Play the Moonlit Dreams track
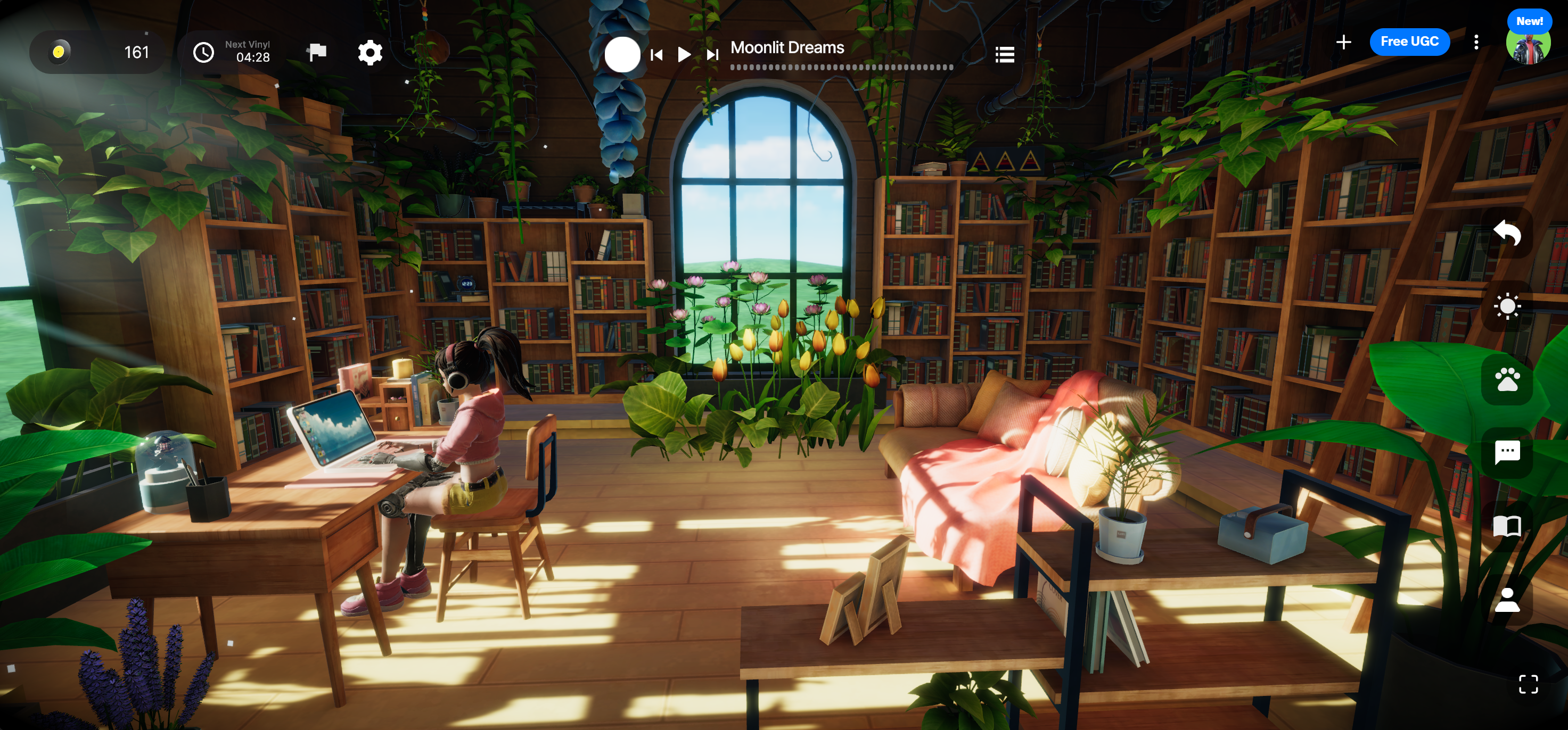Viewport: 1568px width, 730px height. pos(684,55)
